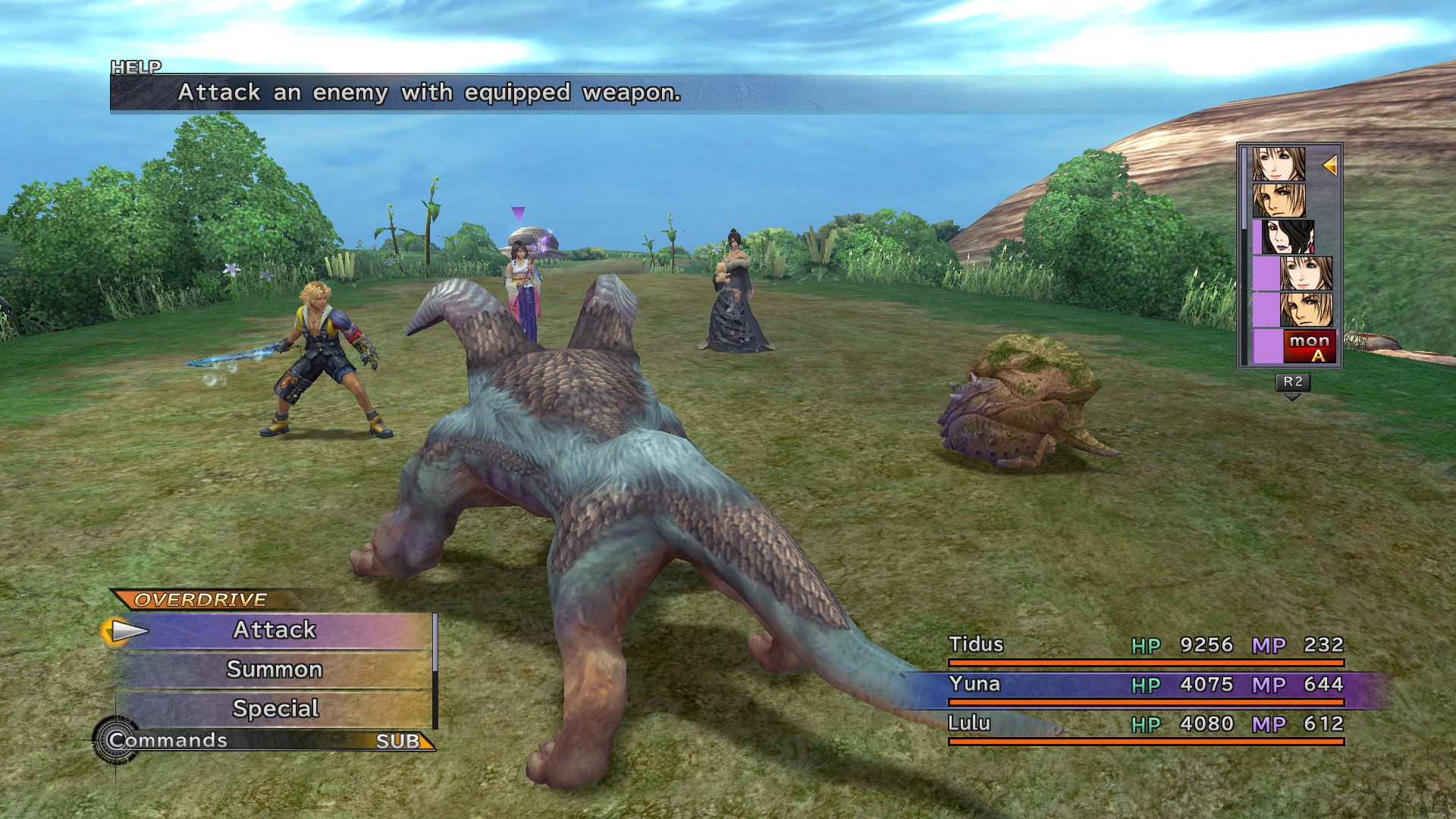Activate the Special command
Screen dimensions: 1456x819
click(275, 708)
